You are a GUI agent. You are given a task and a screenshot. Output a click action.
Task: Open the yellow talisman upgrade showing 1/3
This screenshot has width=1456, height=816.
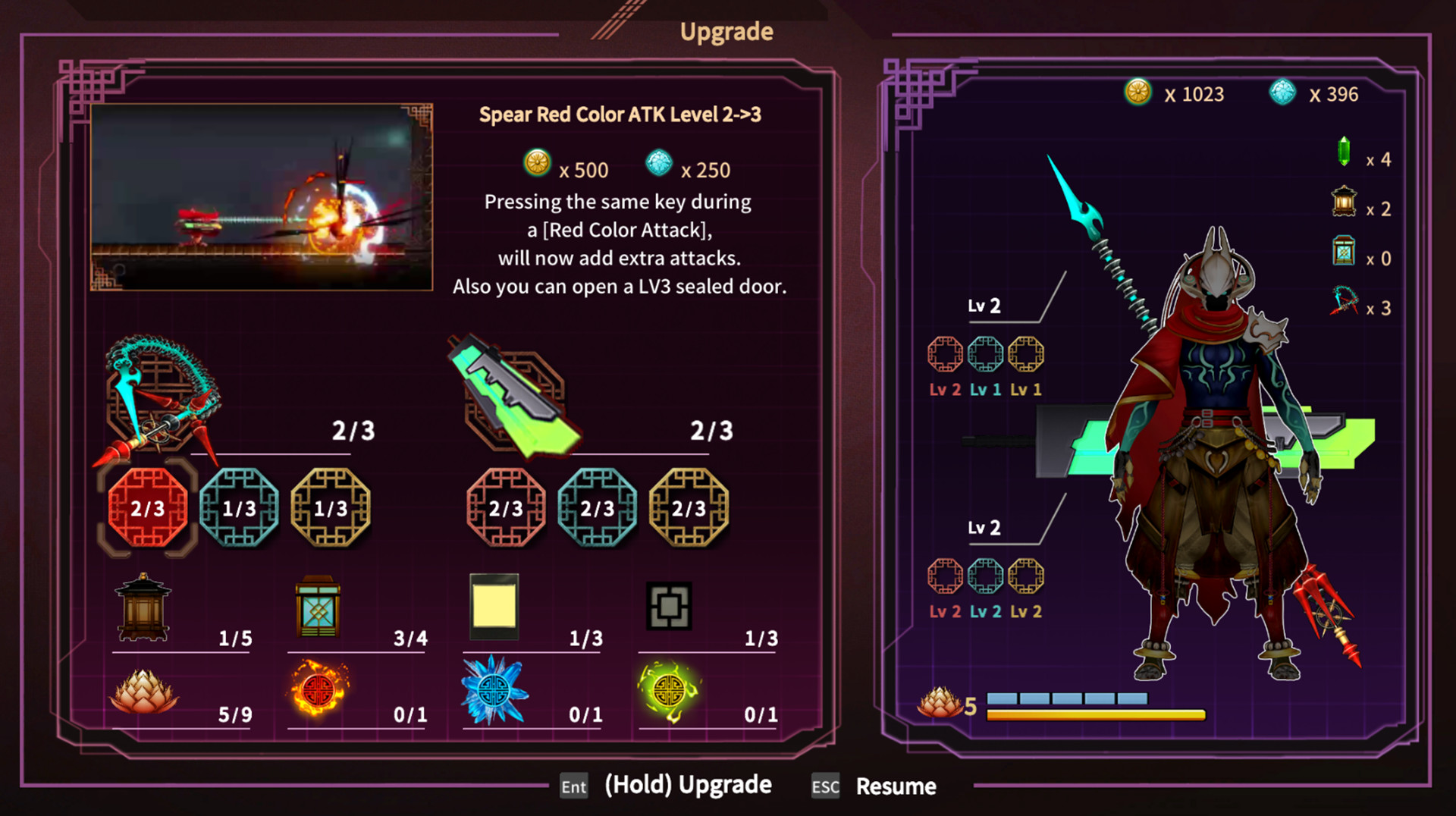tap(493, 605)
